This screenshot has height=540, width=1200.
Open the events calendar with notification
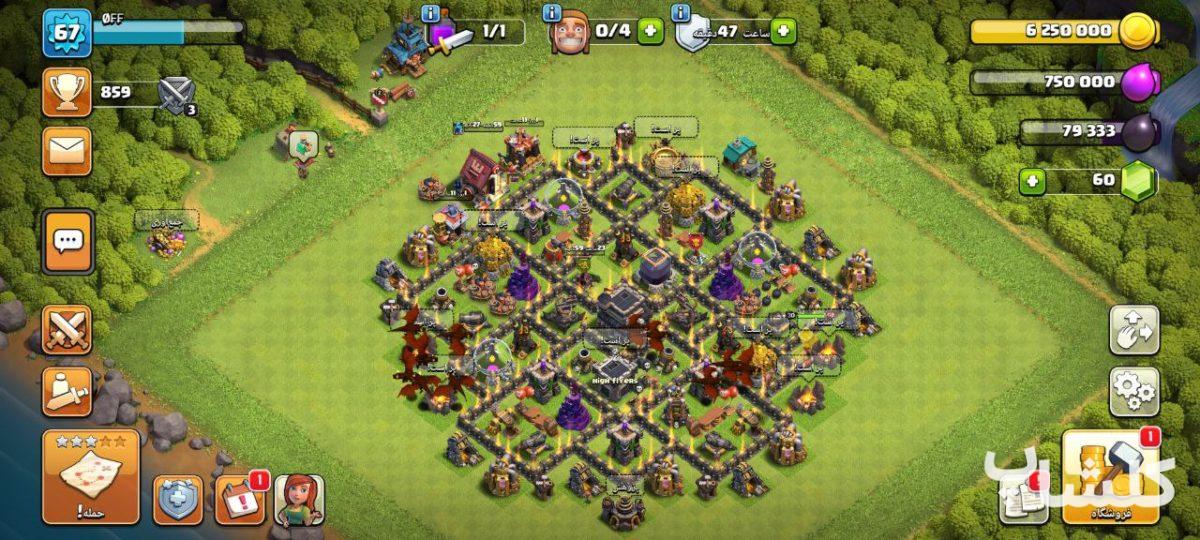(240, 499)
